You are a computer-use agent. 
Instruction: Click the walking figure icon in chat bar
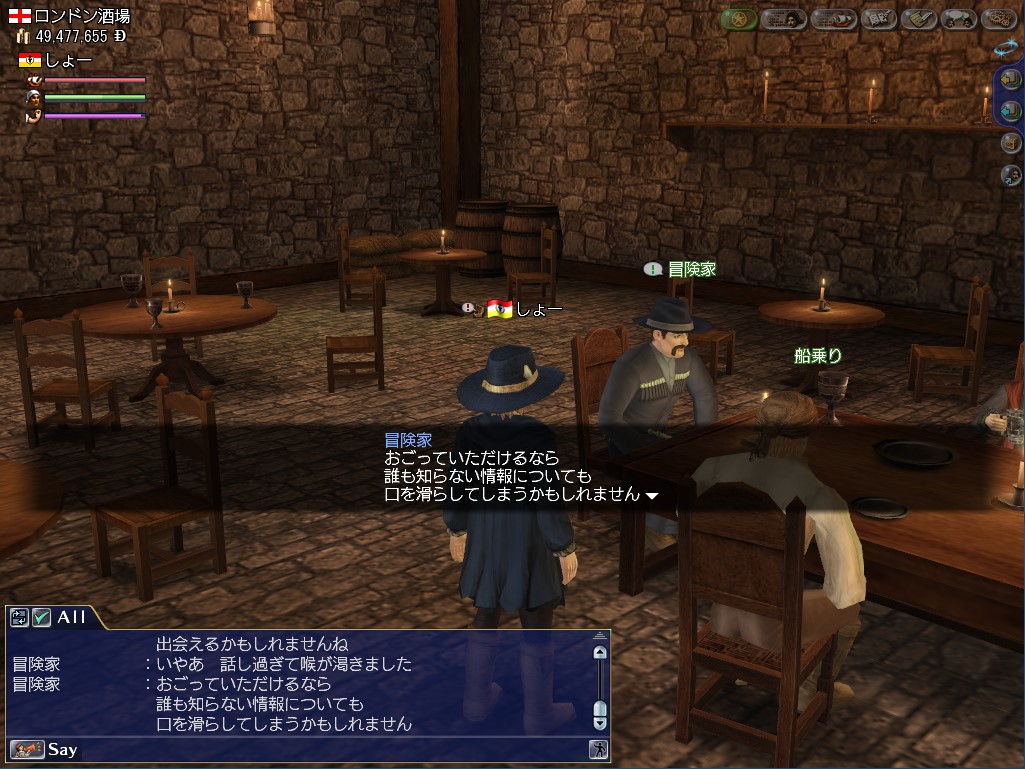click(x=597, y=749)
